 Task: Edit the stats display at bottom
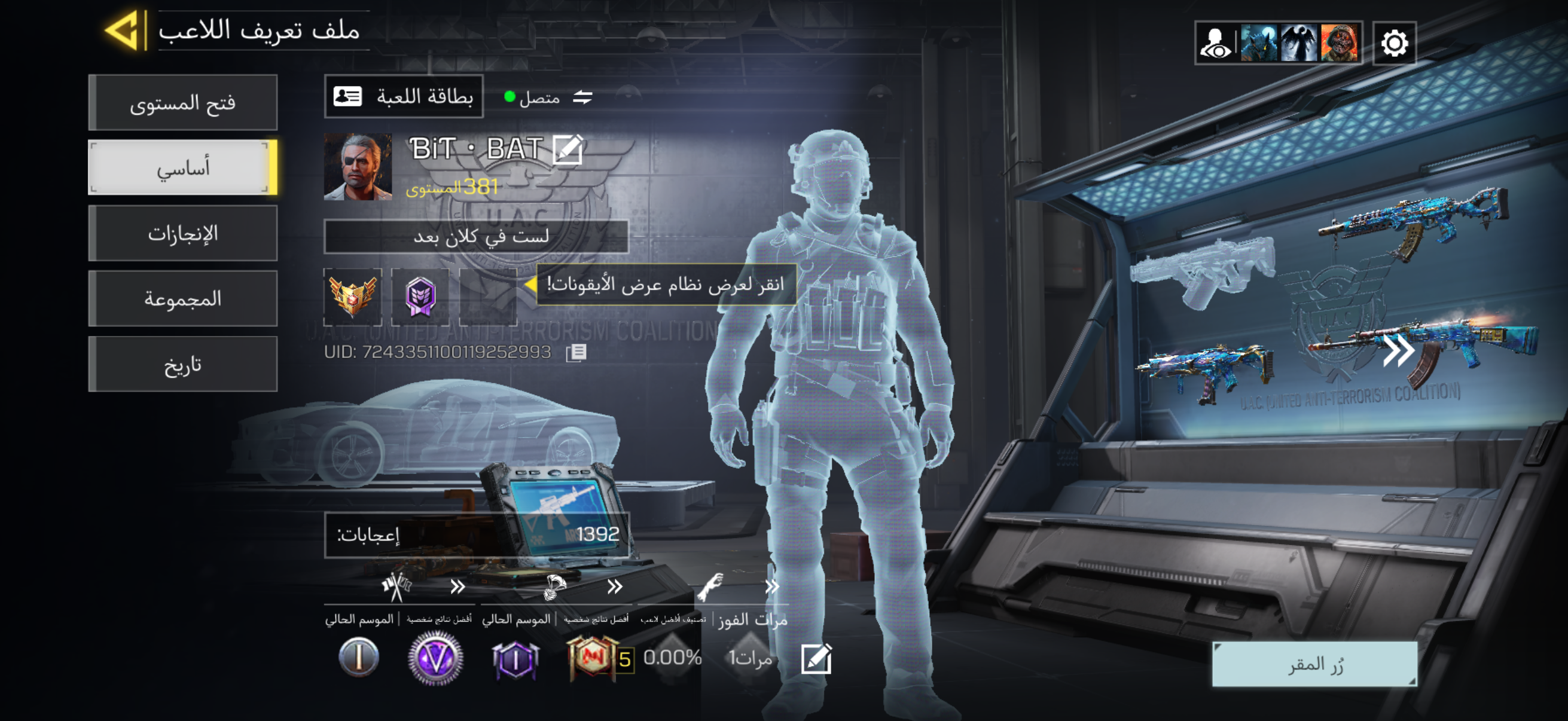pos(816,658)
